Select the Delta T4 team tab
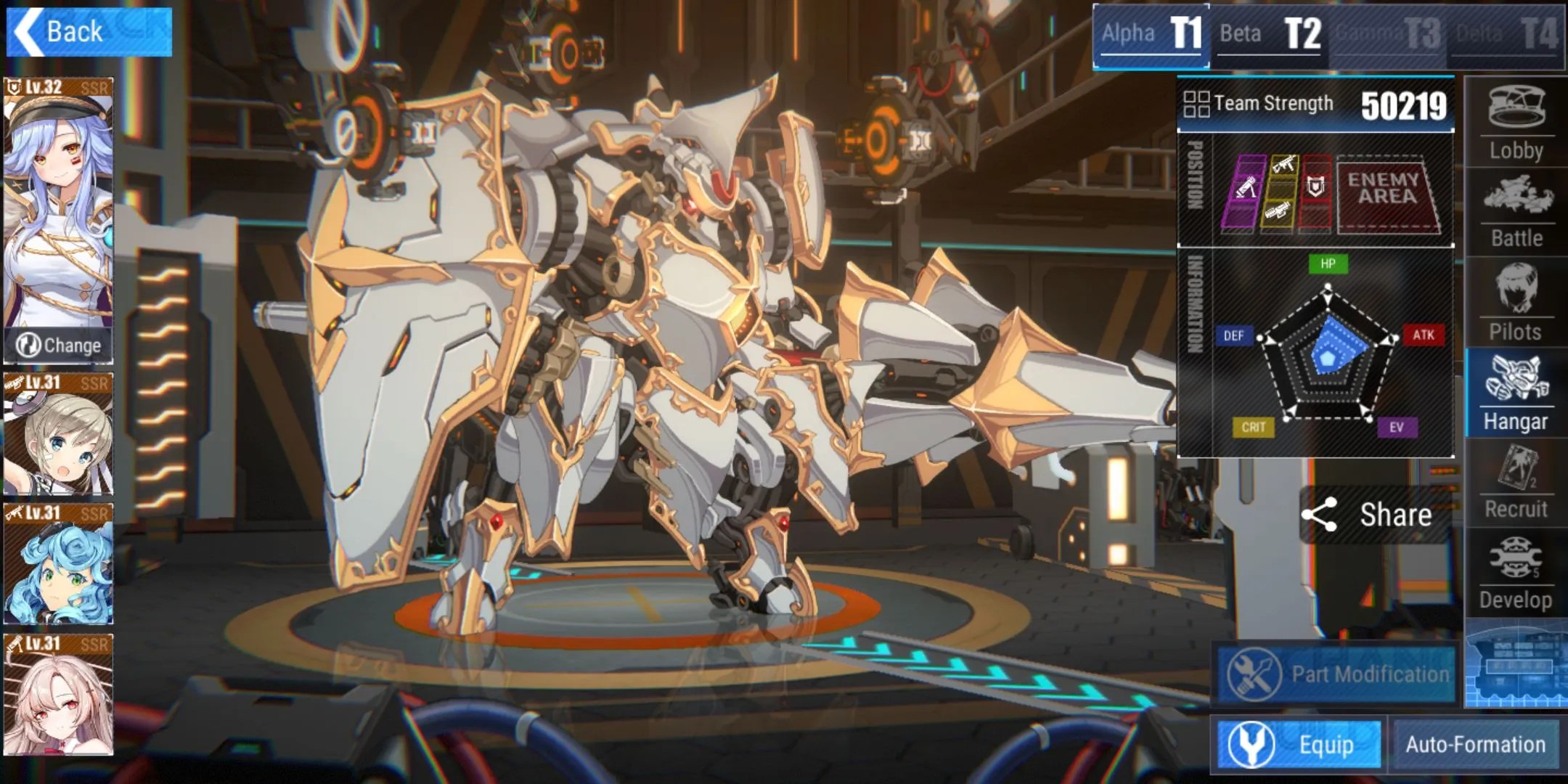This screenshot has width=1568, height=784. coord(1507,34)
